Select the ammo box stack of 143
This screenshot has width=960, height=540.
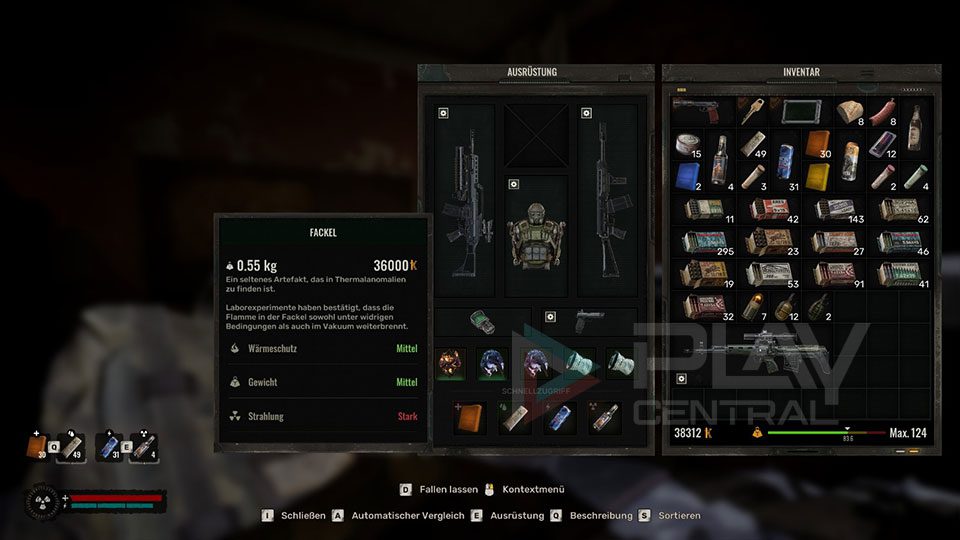coord(835,210)
